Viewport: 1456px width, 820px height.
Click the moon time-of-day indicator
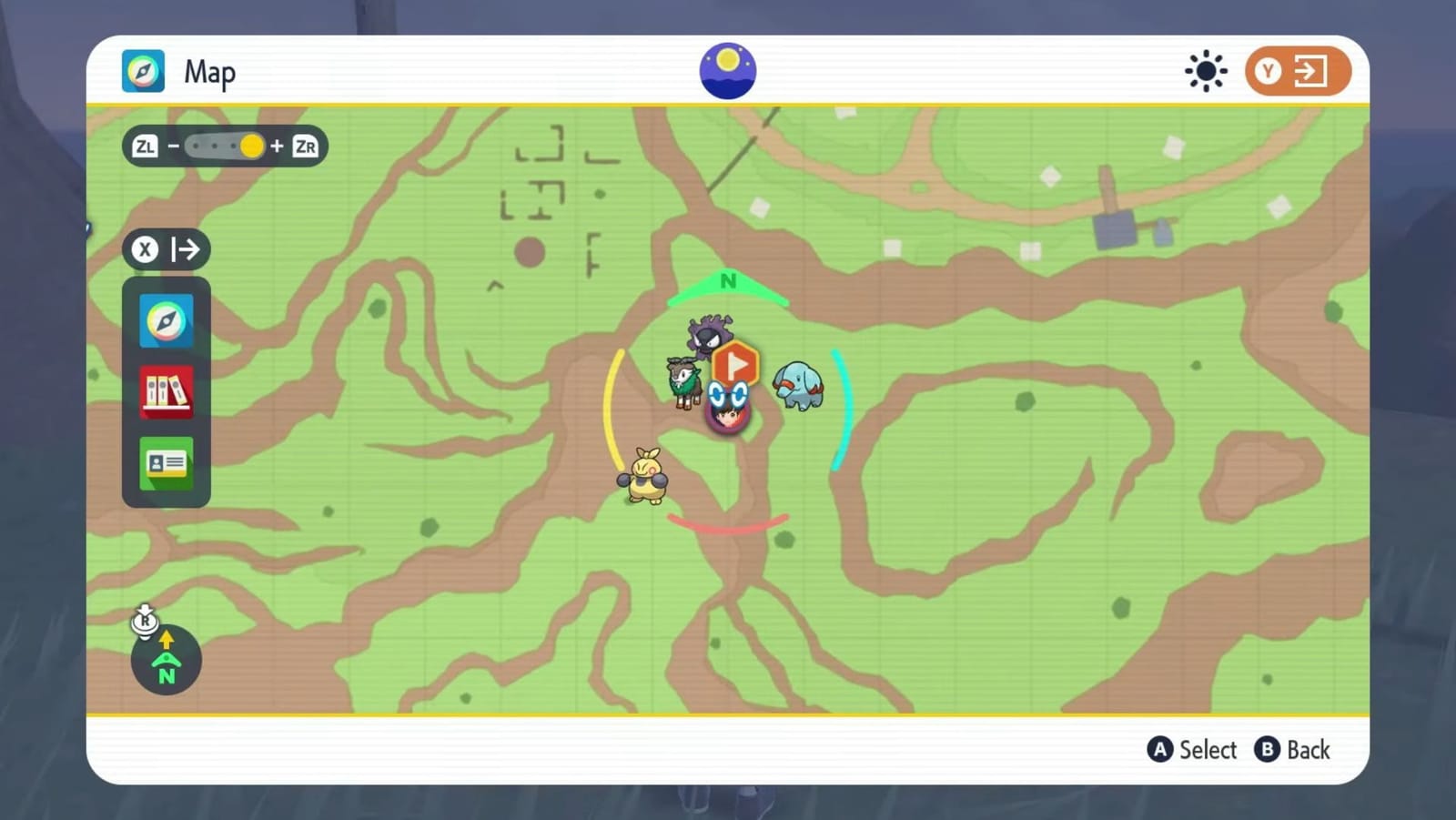click(x=726, y=70)
